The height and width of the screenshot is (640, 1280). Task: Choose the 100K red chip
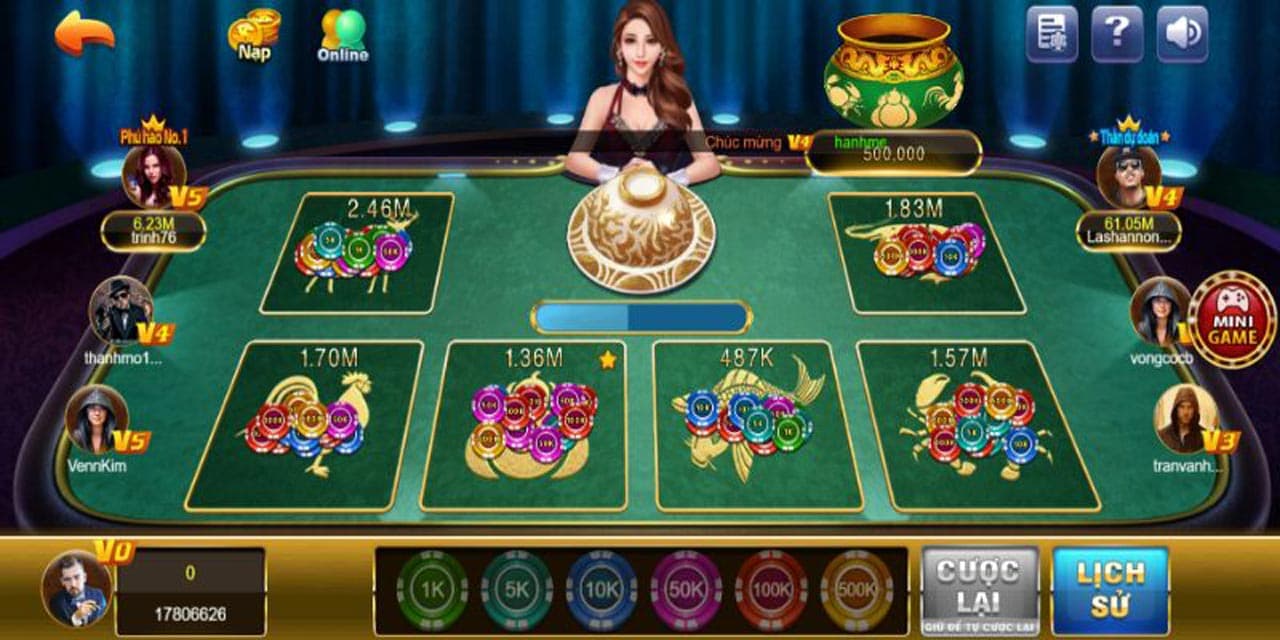pos(771,590)
